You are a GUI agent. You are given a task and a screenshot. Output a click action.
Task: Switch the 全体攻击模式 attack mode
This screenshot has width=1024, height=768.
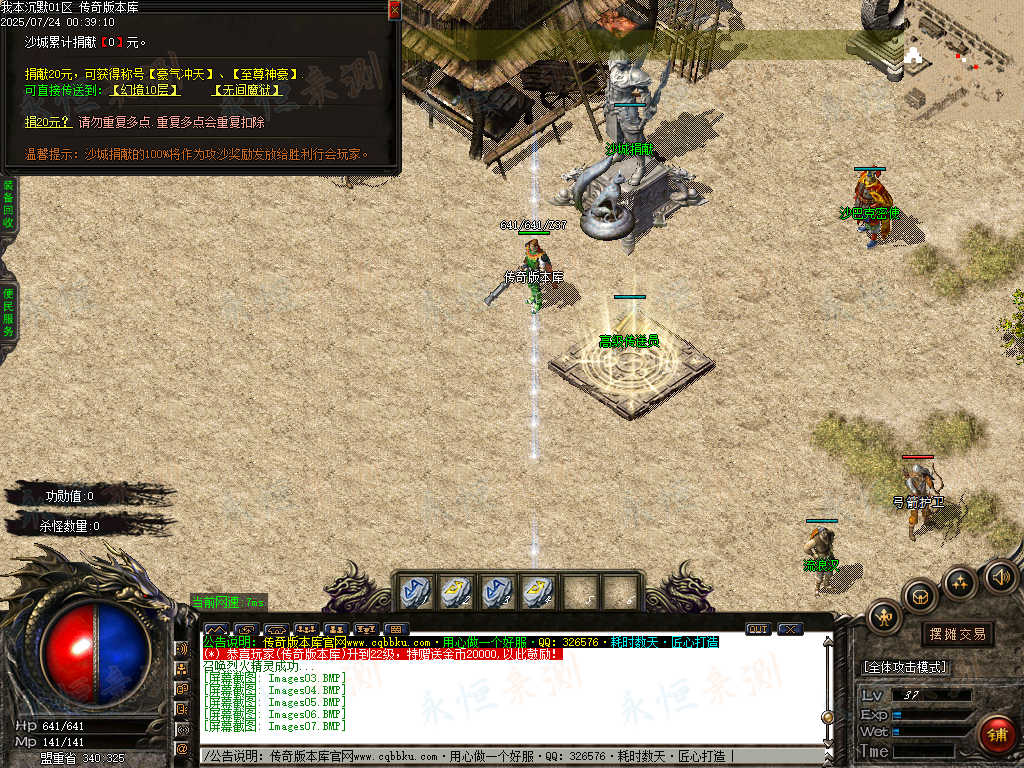point(905,667)
